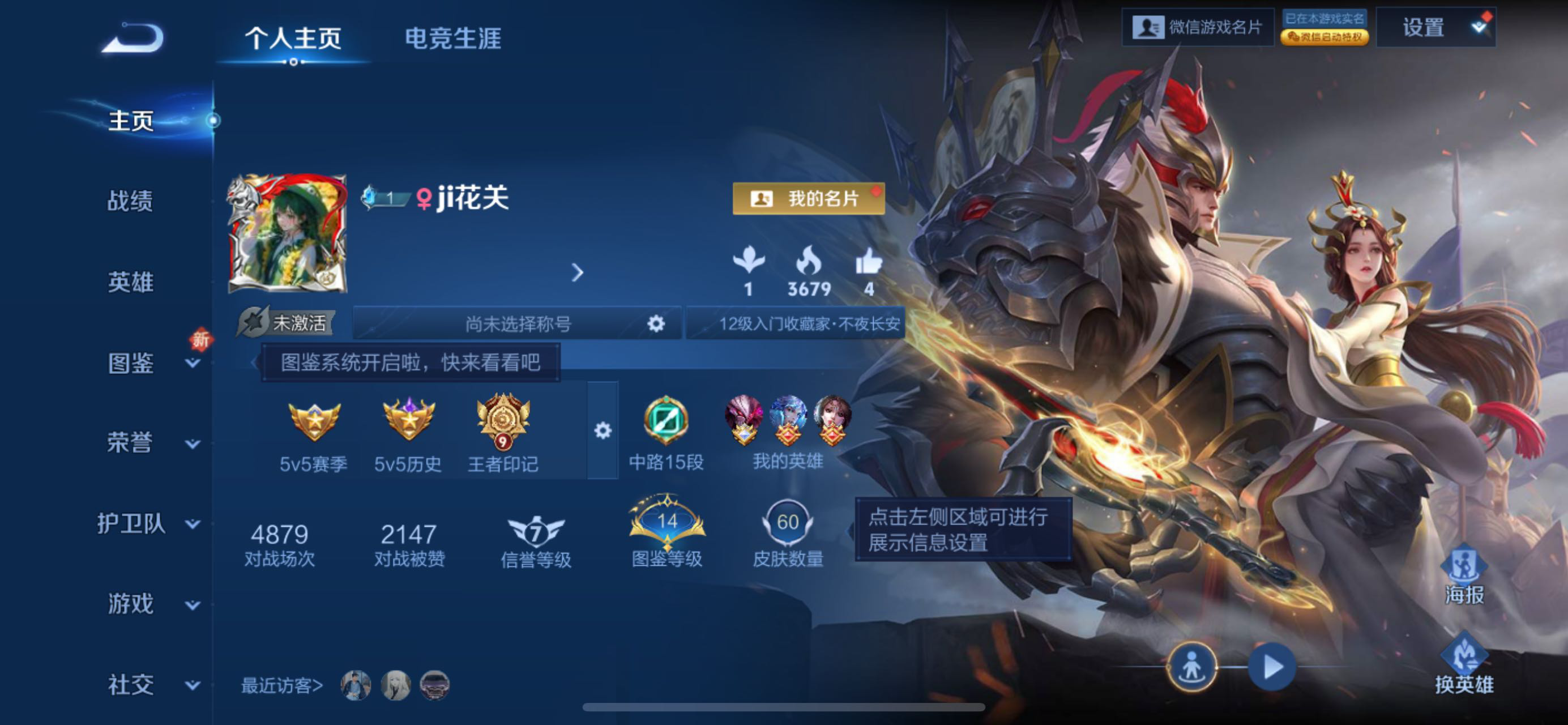
Task: Expand the 图鉴 menu entry
Action: [x=146, y=363]
